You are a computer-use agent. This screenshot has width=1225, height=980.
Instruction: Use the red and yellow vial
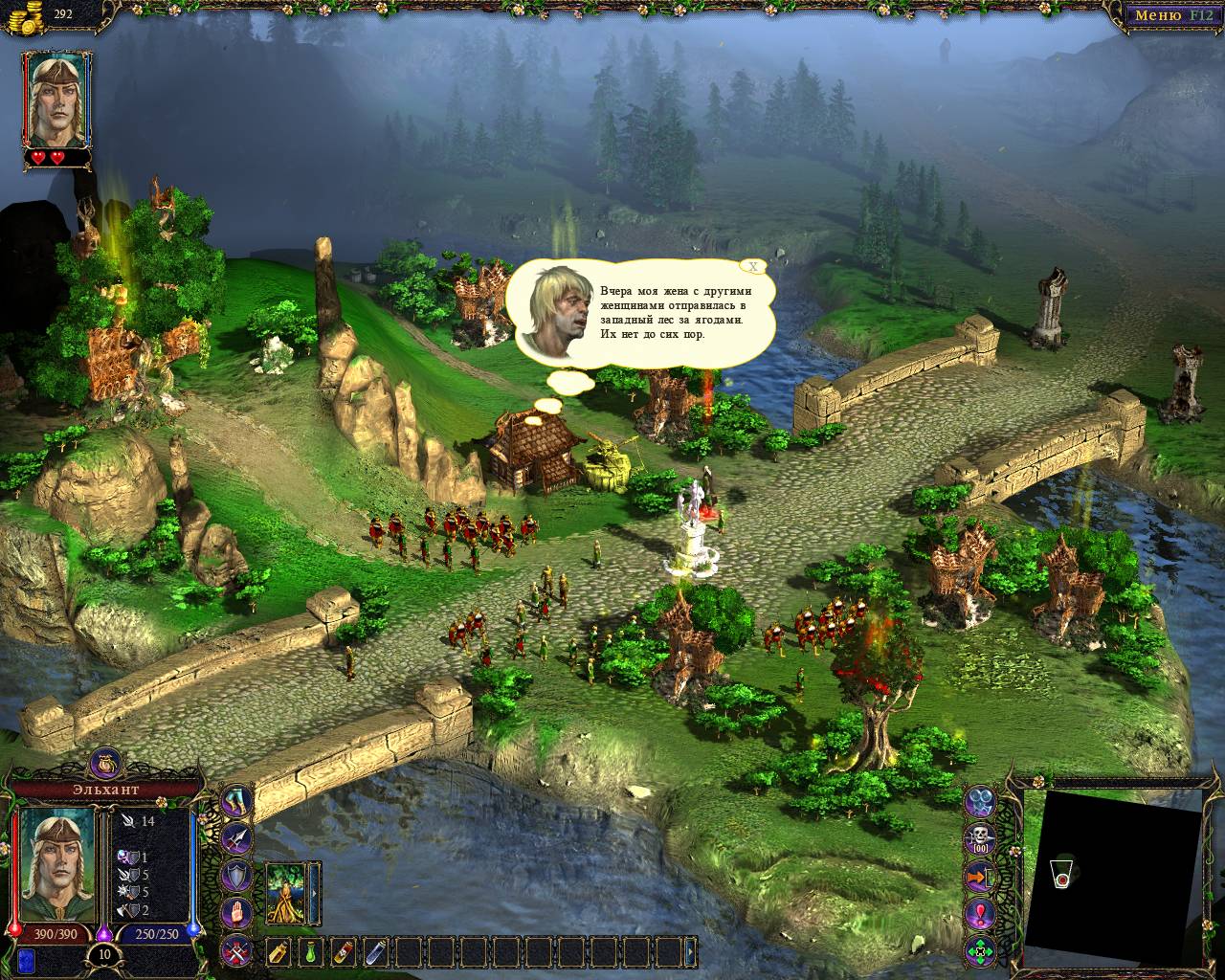click(x=344, y=951)
